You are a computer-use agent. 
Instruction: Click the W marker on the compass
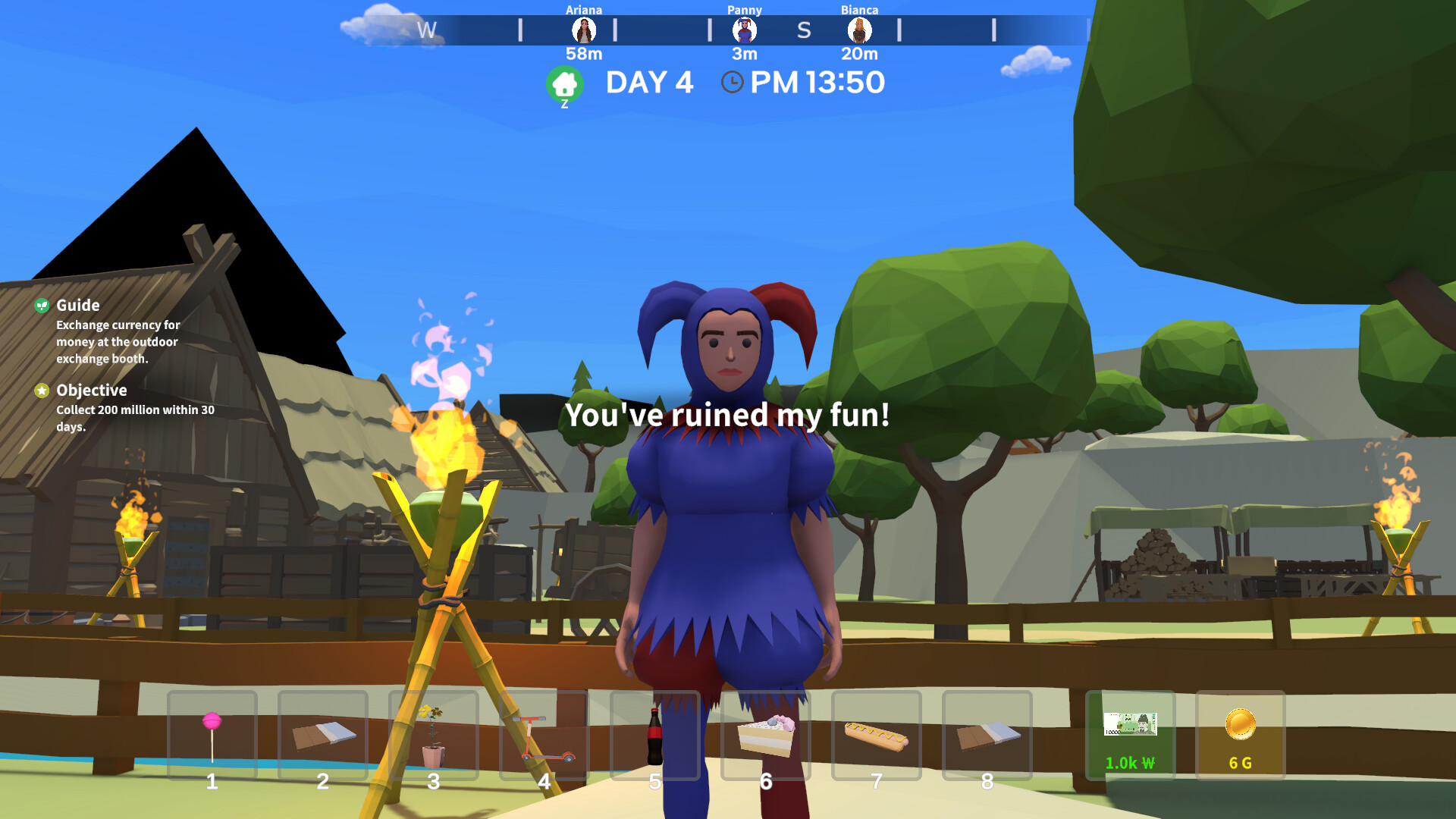coord(428,31)
